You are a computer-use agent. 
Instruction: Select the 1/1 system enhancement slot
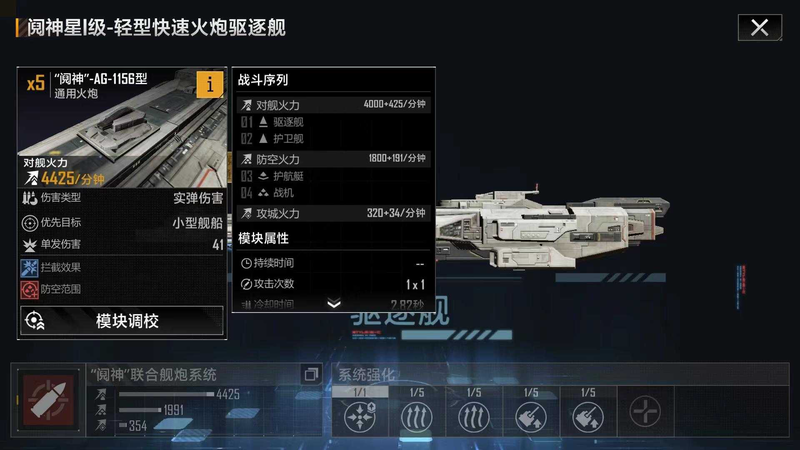pos(359,410)
